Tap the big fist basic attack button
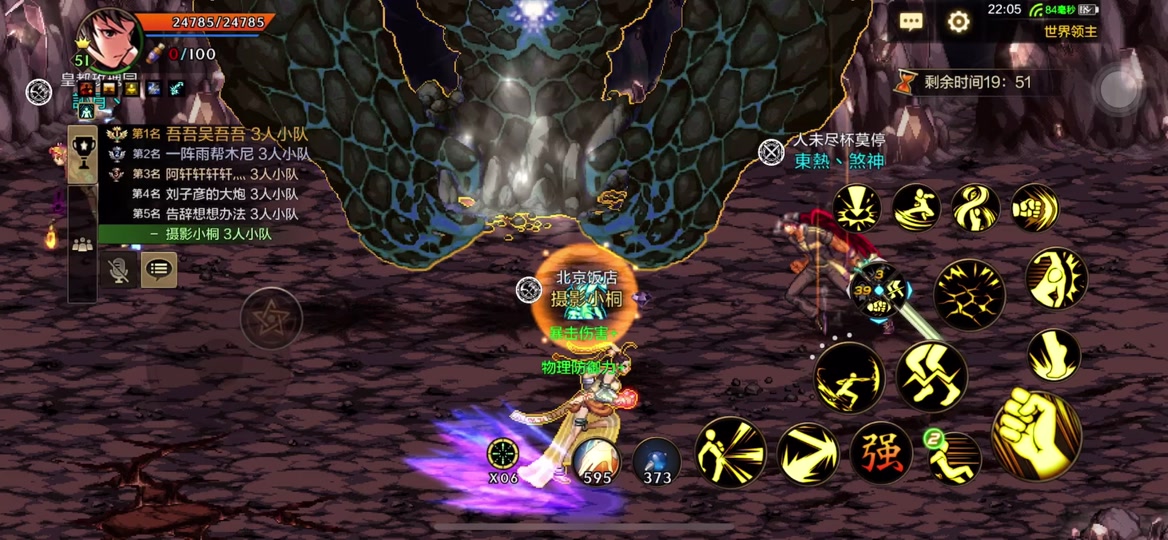 [1037, 435]
